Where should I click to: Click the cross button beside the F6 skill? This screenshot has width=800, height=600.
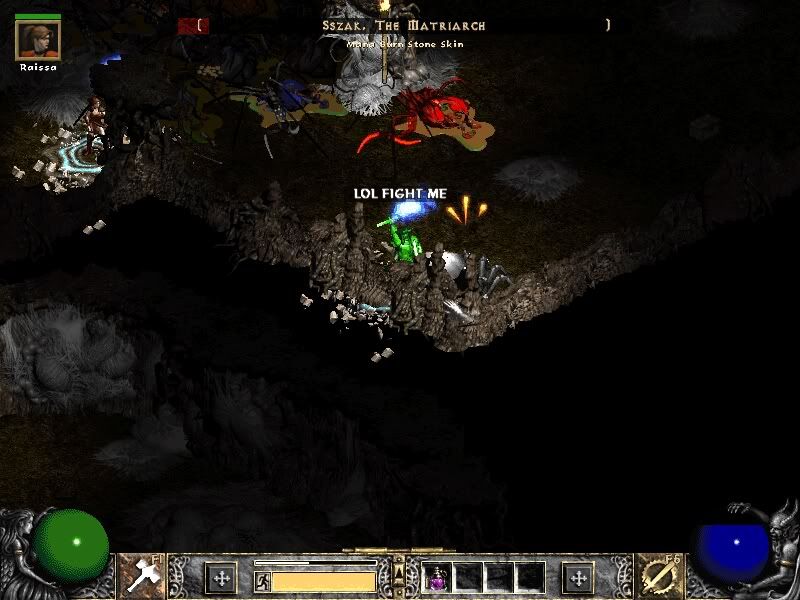[578, 577]
